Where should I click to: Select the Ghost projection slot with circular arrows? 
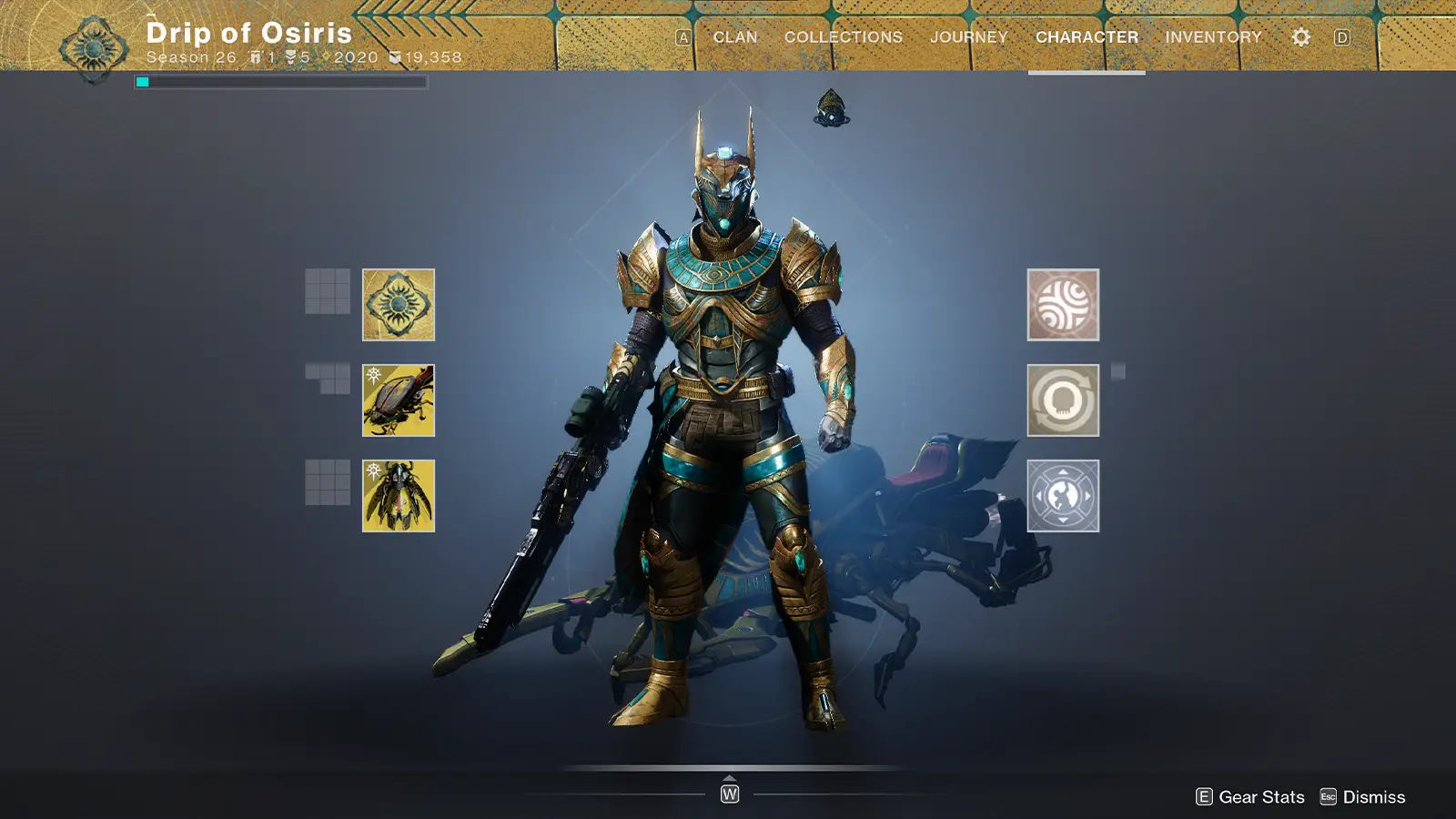1062,399
